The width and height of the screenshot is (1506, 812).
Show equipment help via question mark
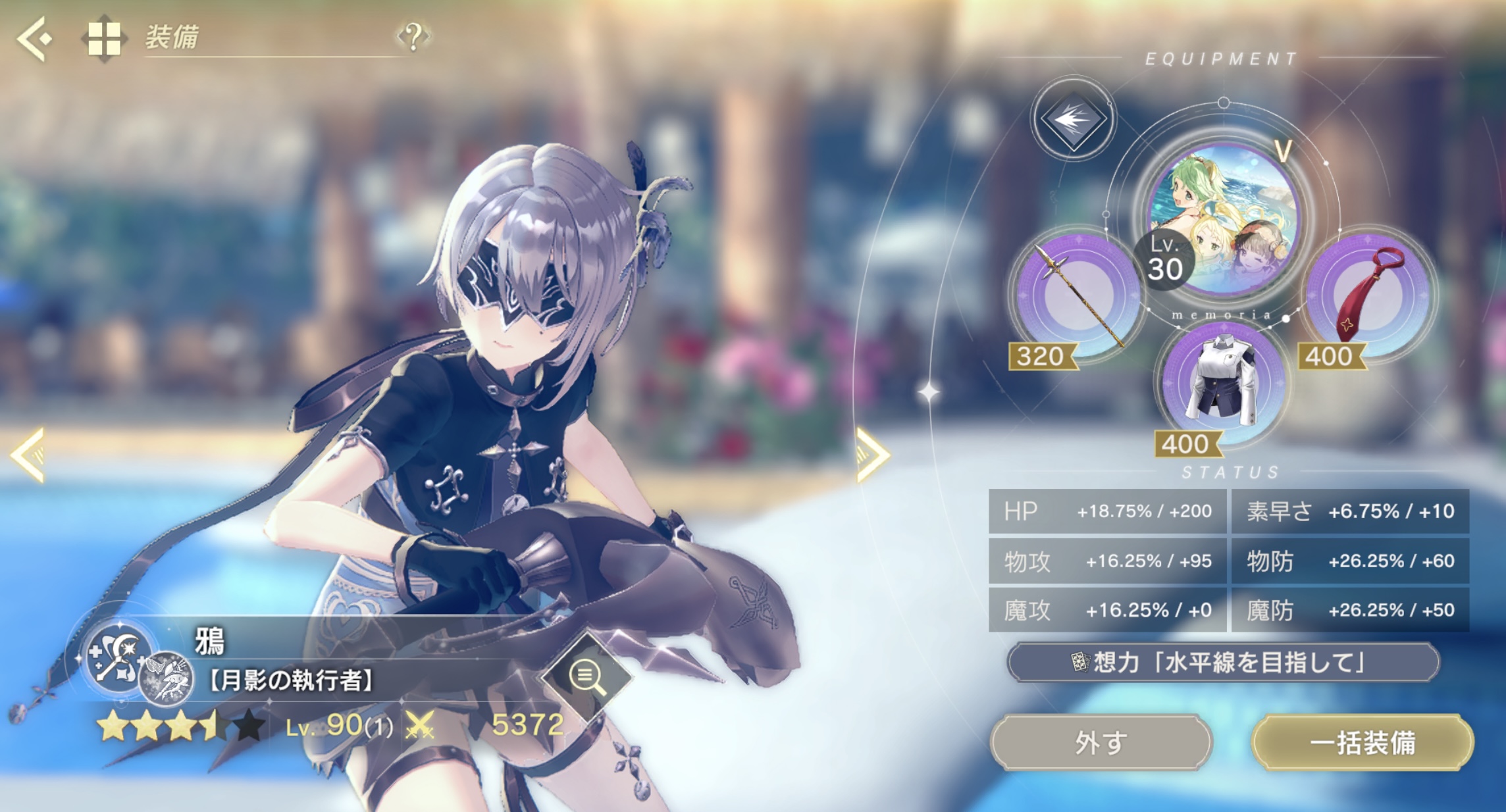pyautogui.click(x=413, y=37)
